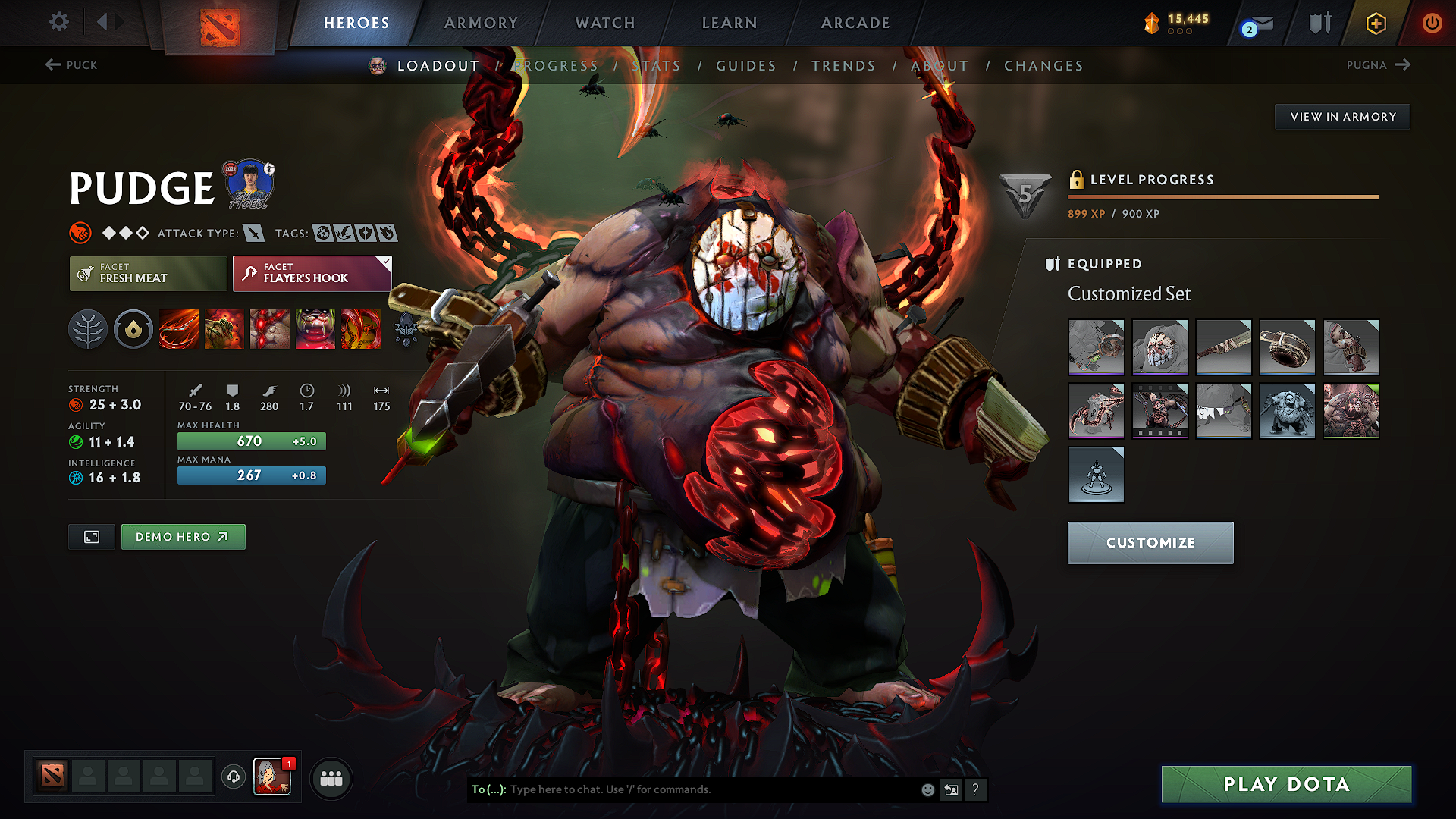Open the STATS section of the hero page
1456x819 pixels.
point(657,66)
